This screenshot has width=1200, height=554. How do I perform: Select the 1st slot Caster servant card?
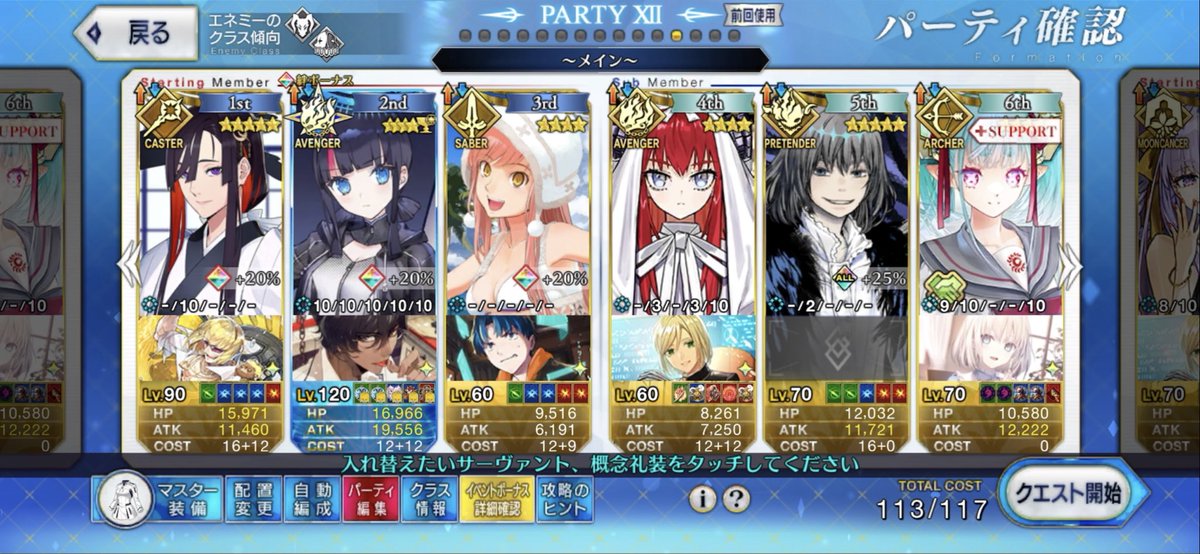(x=209, y=210)
